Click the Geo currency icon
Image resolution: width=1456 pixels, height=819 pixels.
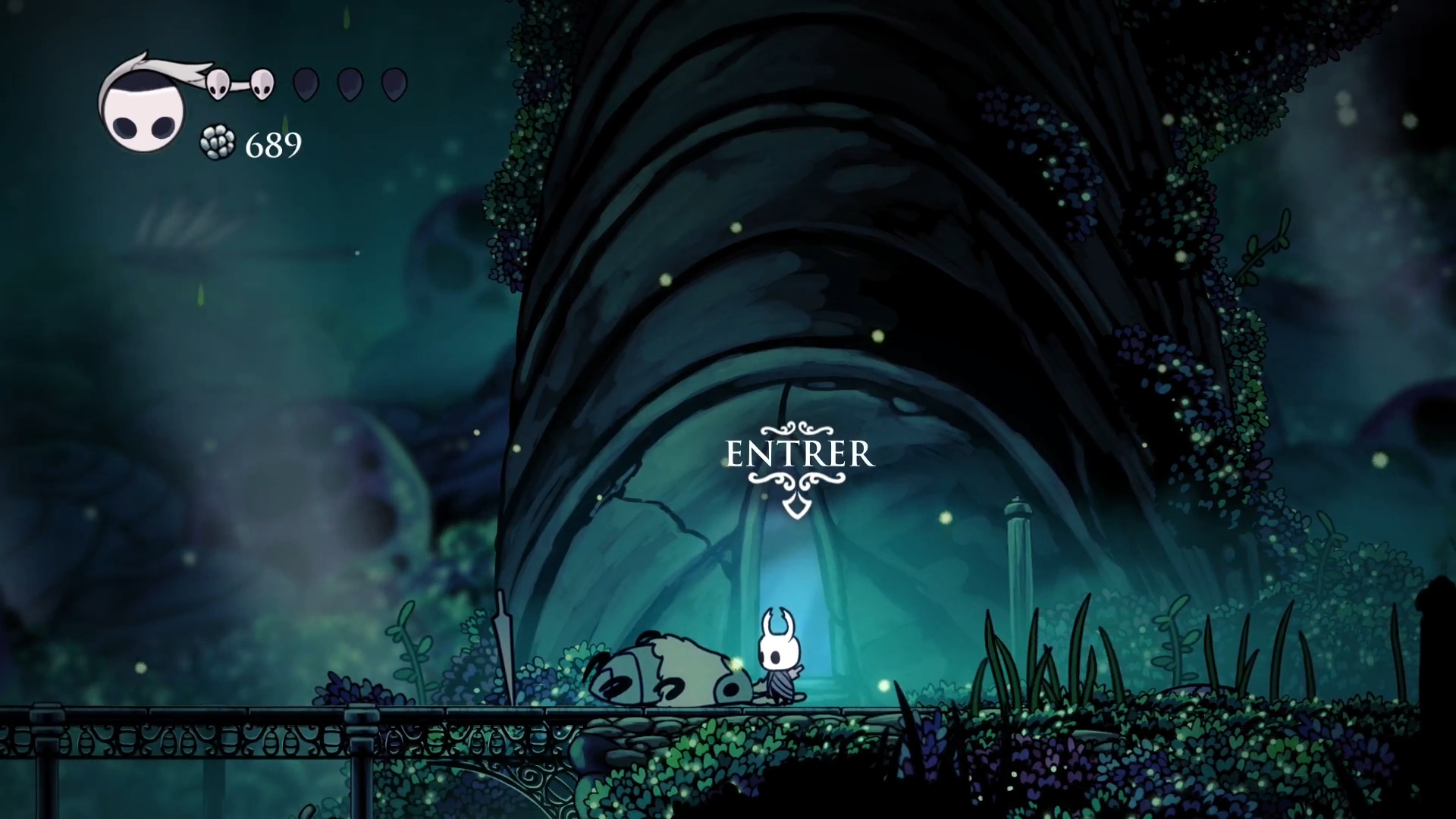click(x=218, y=143)
